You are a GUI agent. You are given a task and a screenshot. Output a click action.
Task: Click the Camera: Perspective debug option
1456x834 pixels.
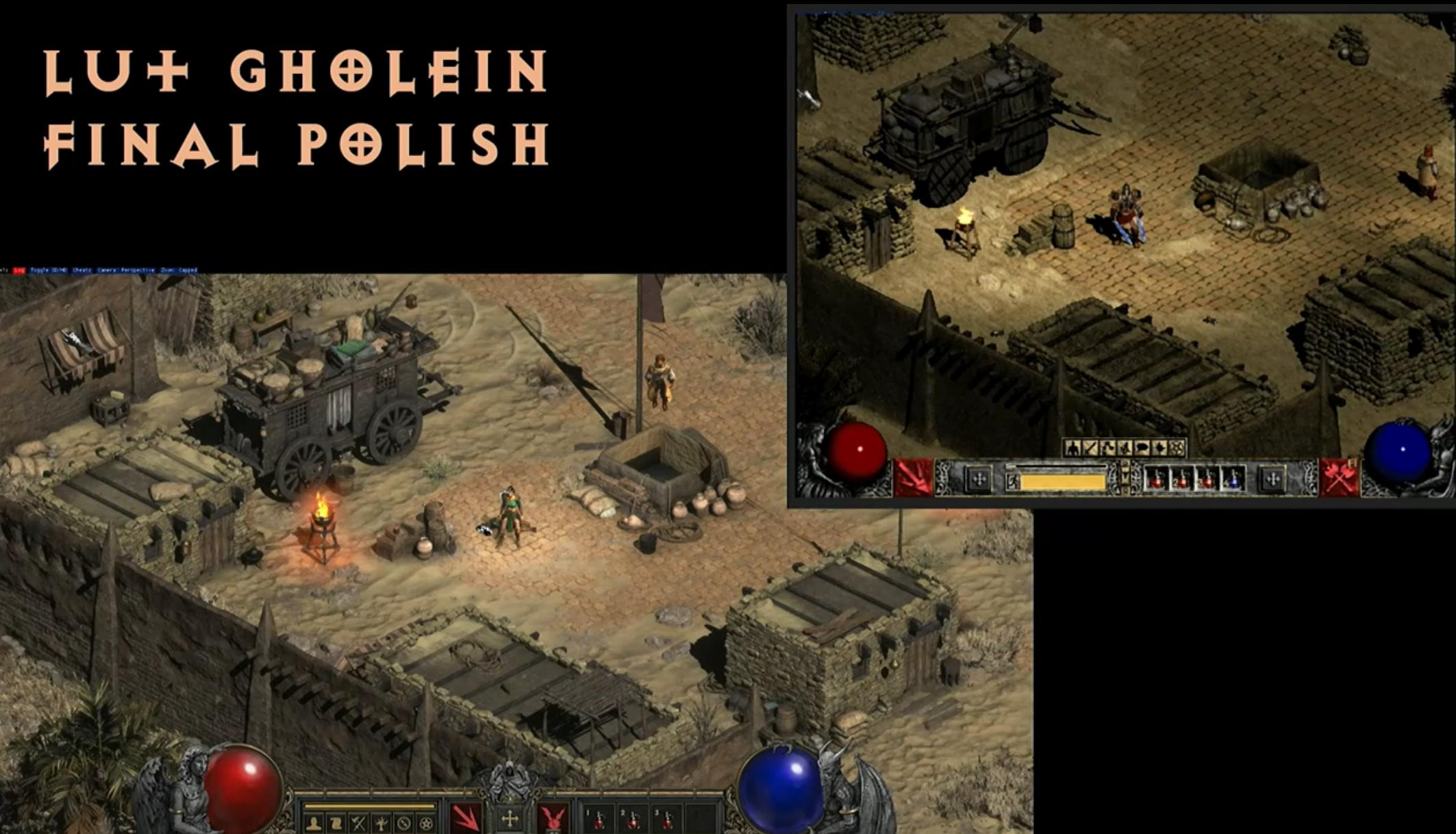tap(126, 270)
